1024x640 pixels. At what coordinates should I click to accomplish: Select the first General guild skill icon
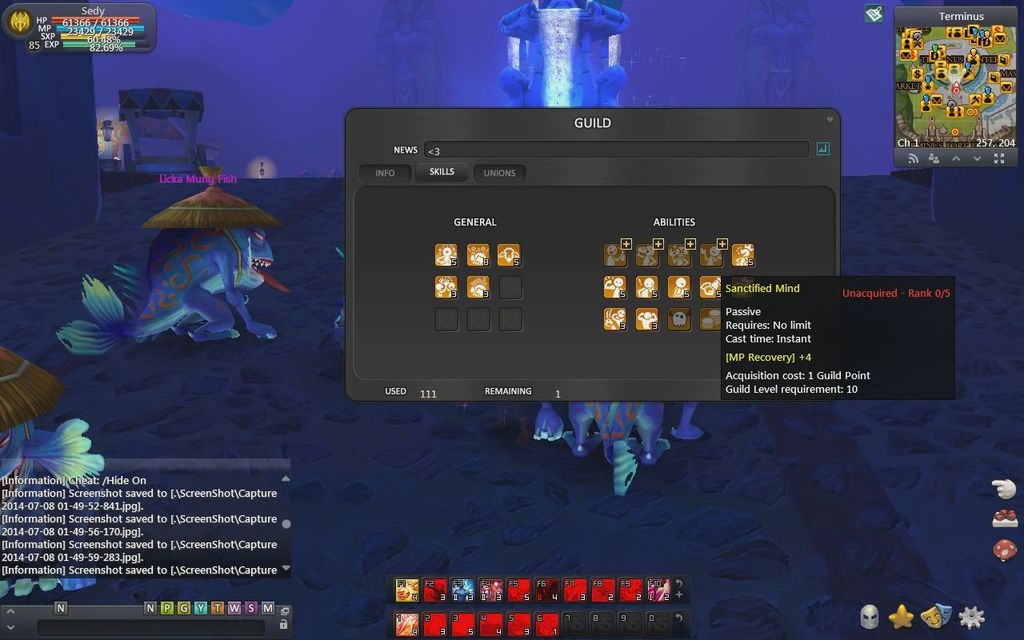tap(446, 255)
